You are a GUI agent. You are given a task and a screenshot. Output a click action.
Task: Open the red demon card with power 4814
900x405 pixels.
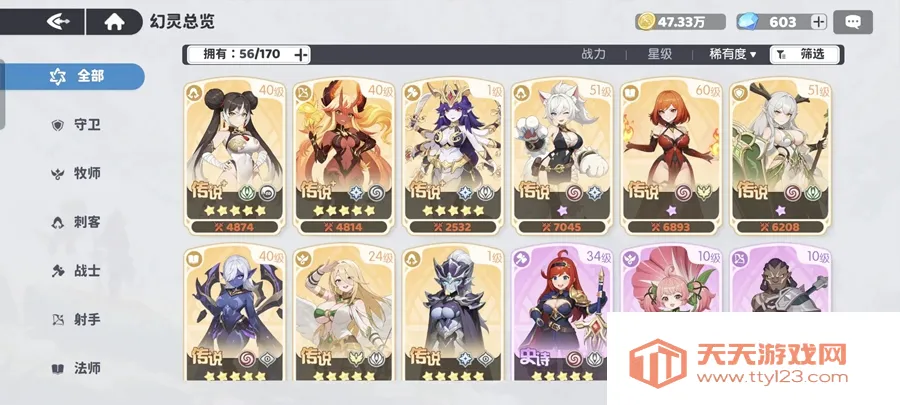point(341,155)
